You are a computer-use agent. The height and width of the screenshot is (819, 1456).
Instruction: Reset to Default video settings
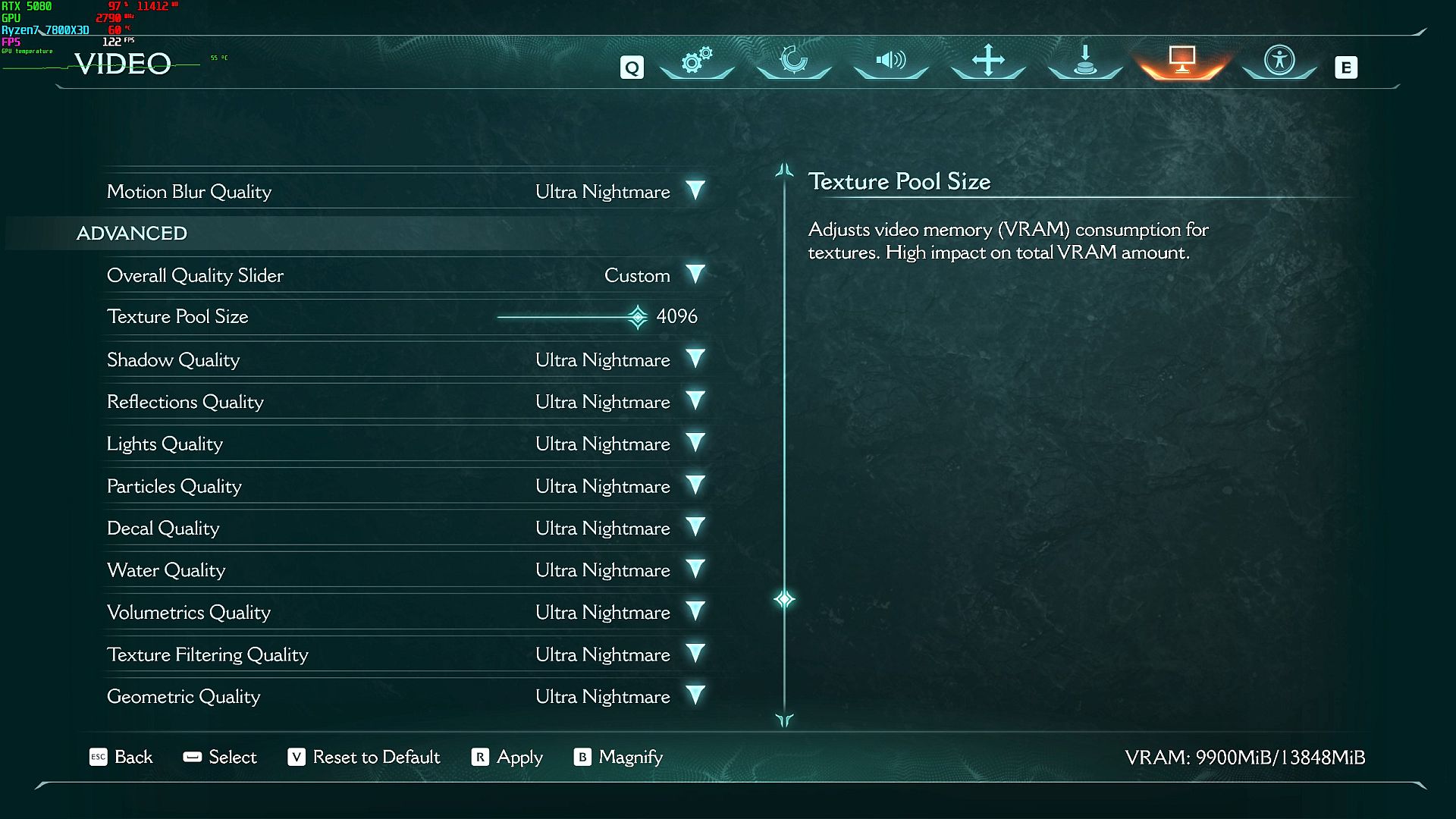click(364, 757)
